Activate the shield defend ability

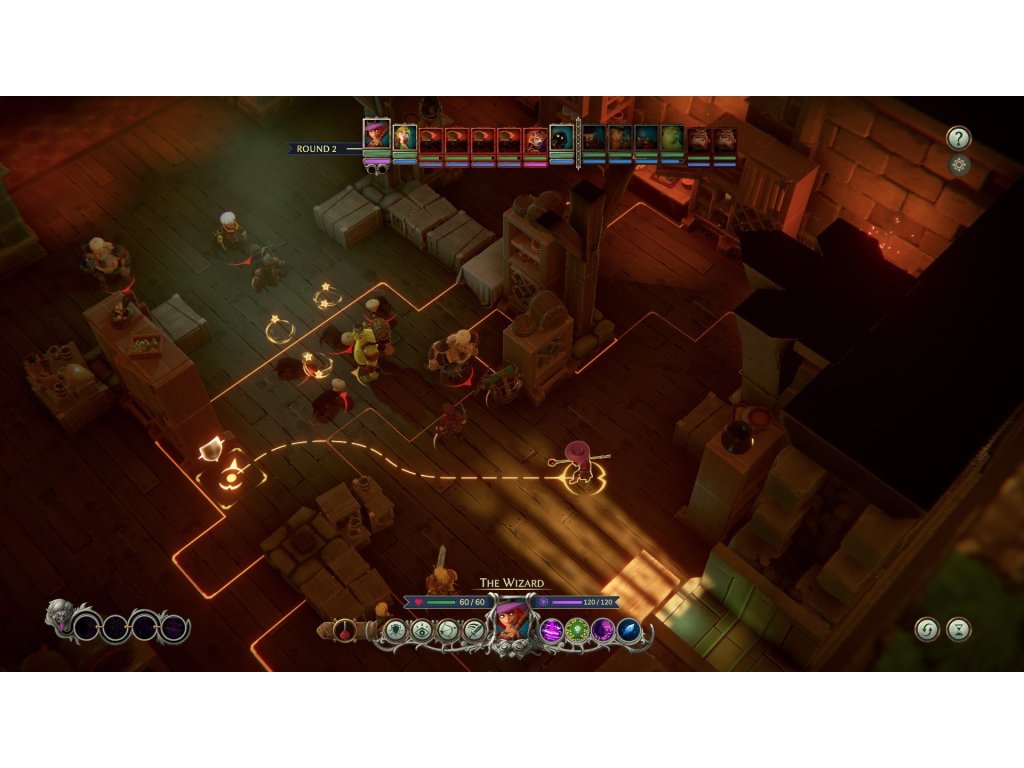pyautogui.click(x=394, y=631)
